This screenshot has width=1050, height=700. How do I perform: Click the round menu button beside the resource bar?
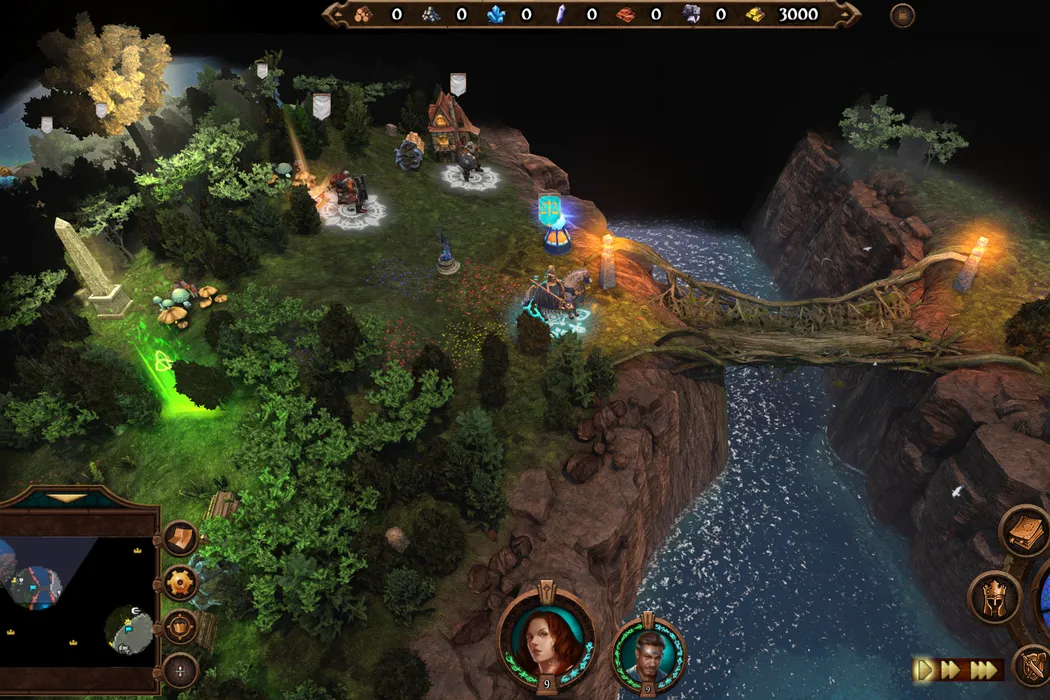pyautogui.click(x=903, y=15)
